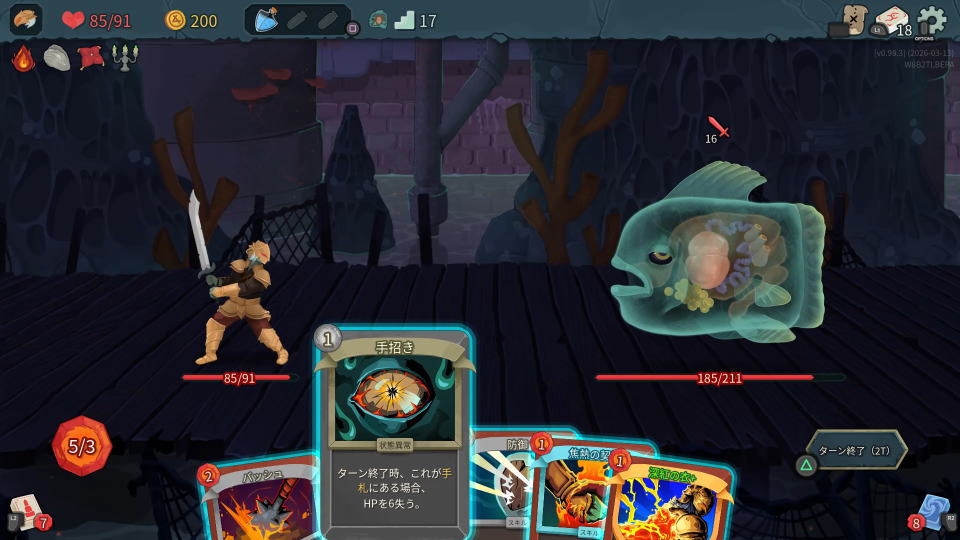The image size is (960, 540).
Task: Inspect the grey stone relic
Action: point(57,58)
